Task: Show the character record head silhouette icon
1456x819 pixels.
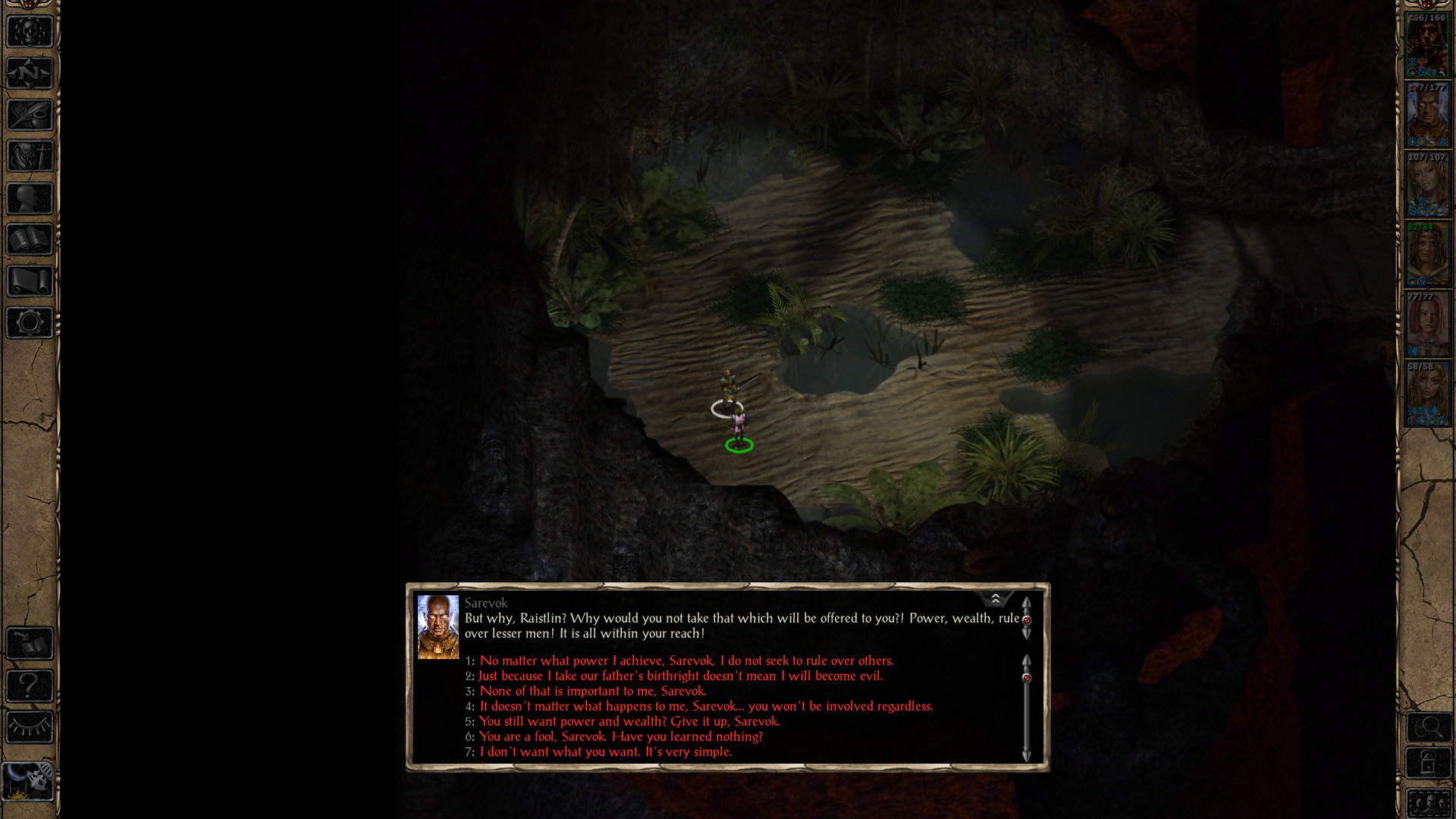Action: pyautogui.click(x=30, y=199)
